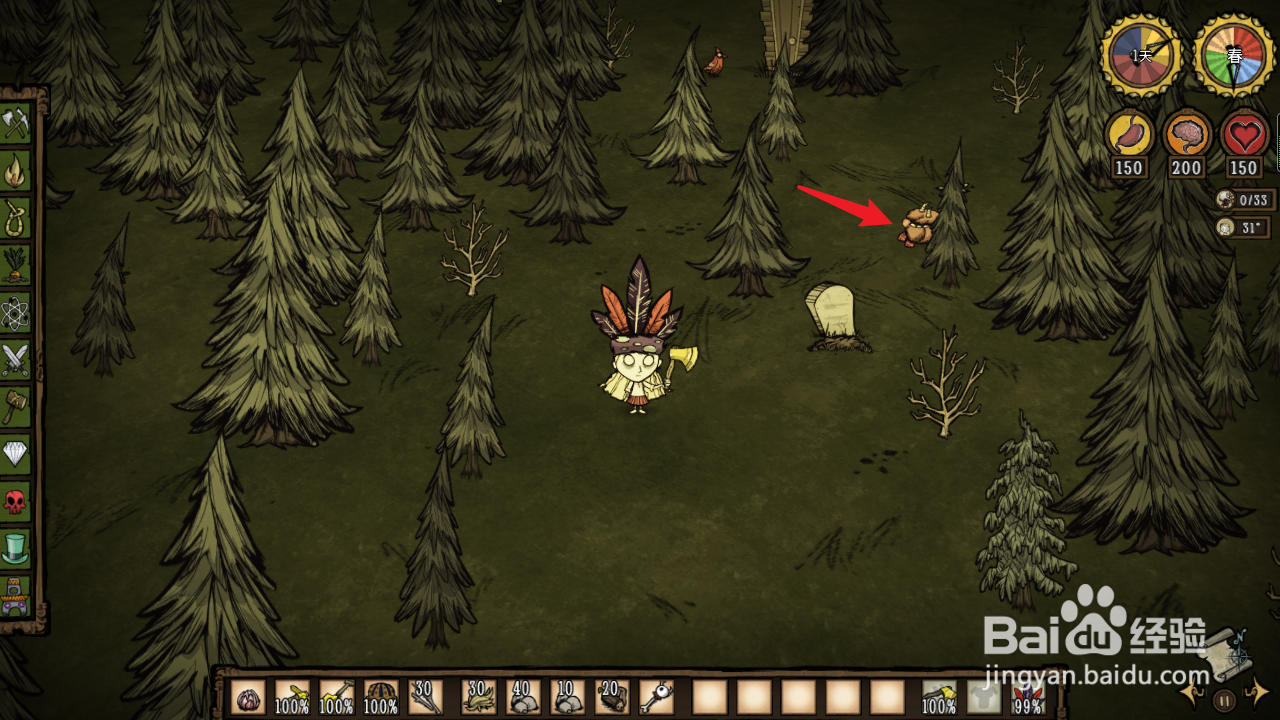Select the cut grass stack of 30
The image size is (1280, 720).
point(478,697)
